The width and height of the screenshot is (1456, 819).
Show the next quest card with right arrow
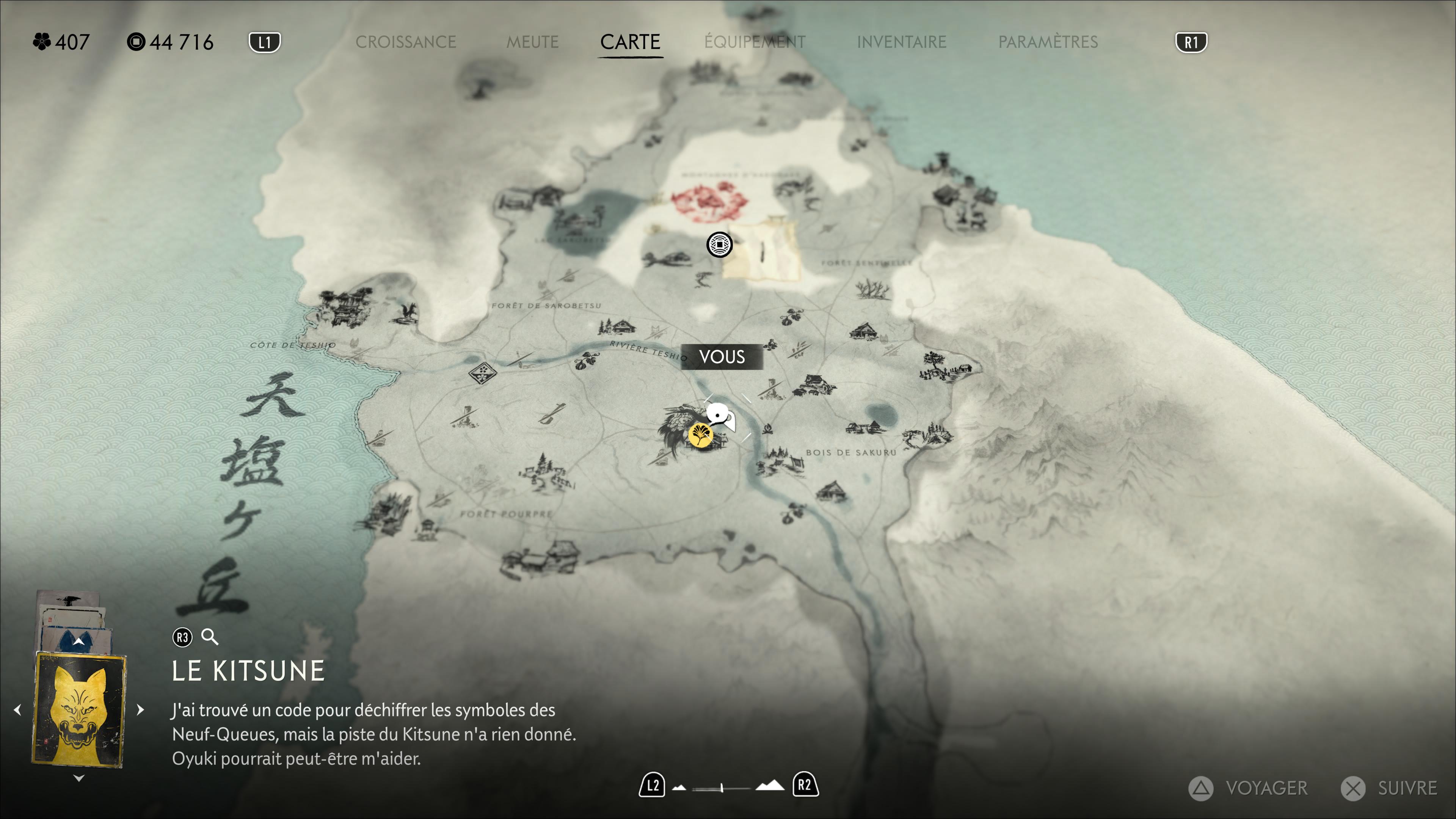(x=141, y=709)
